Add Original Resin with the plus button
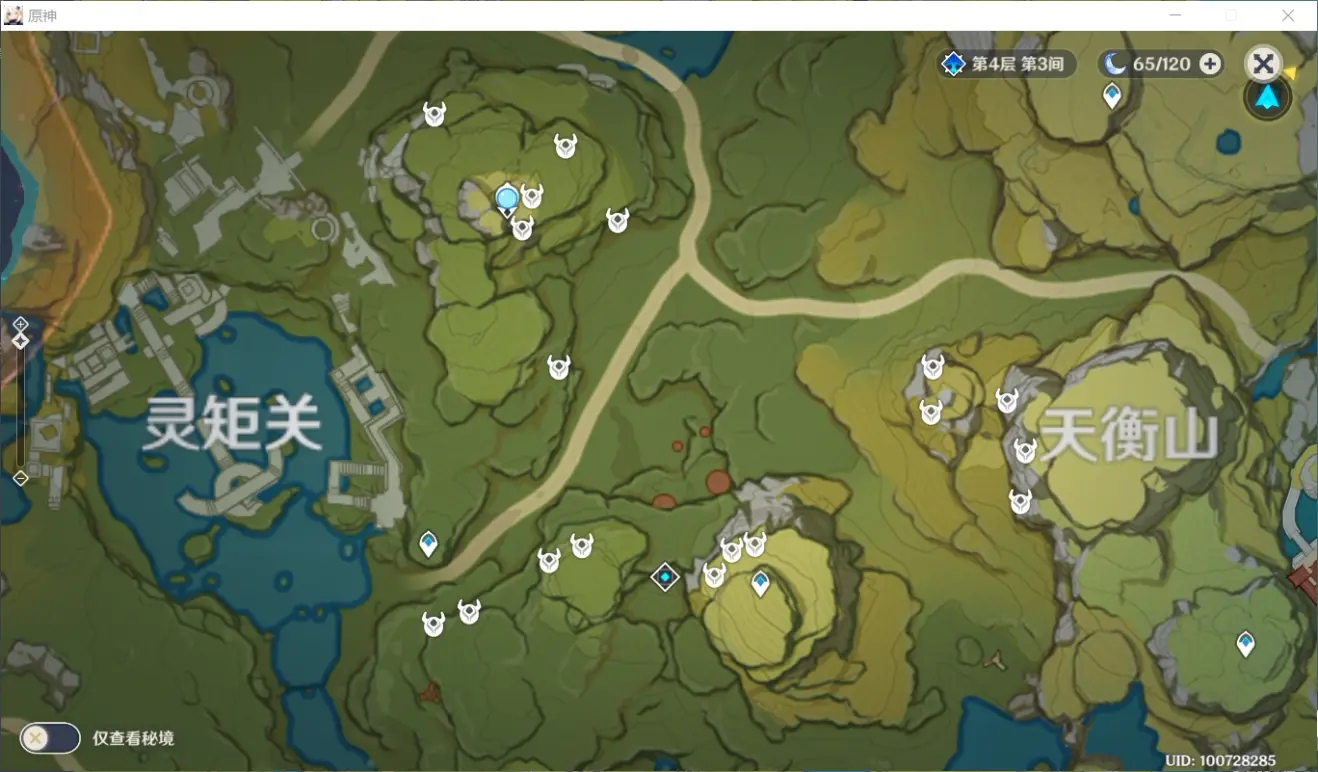This screenshot has width=1318, height=772. [x=1210, y=64]
